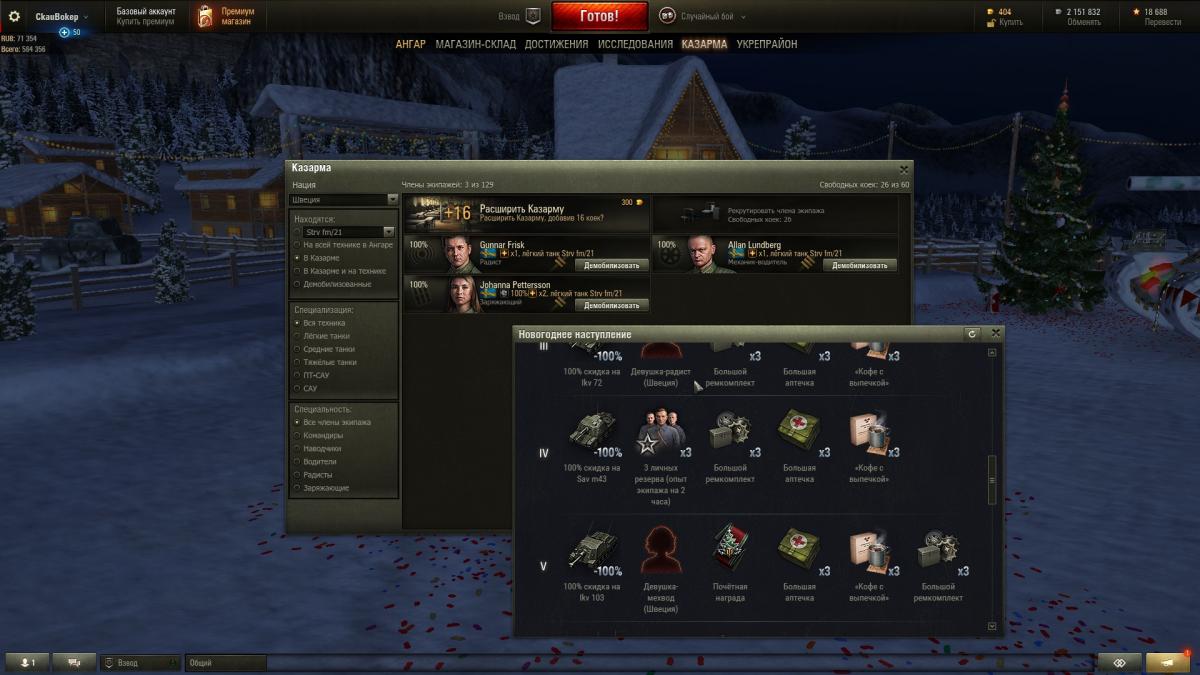Open the АНГАР tab
This screenshot has width=1200, height=675.
[x=410, y=44]
